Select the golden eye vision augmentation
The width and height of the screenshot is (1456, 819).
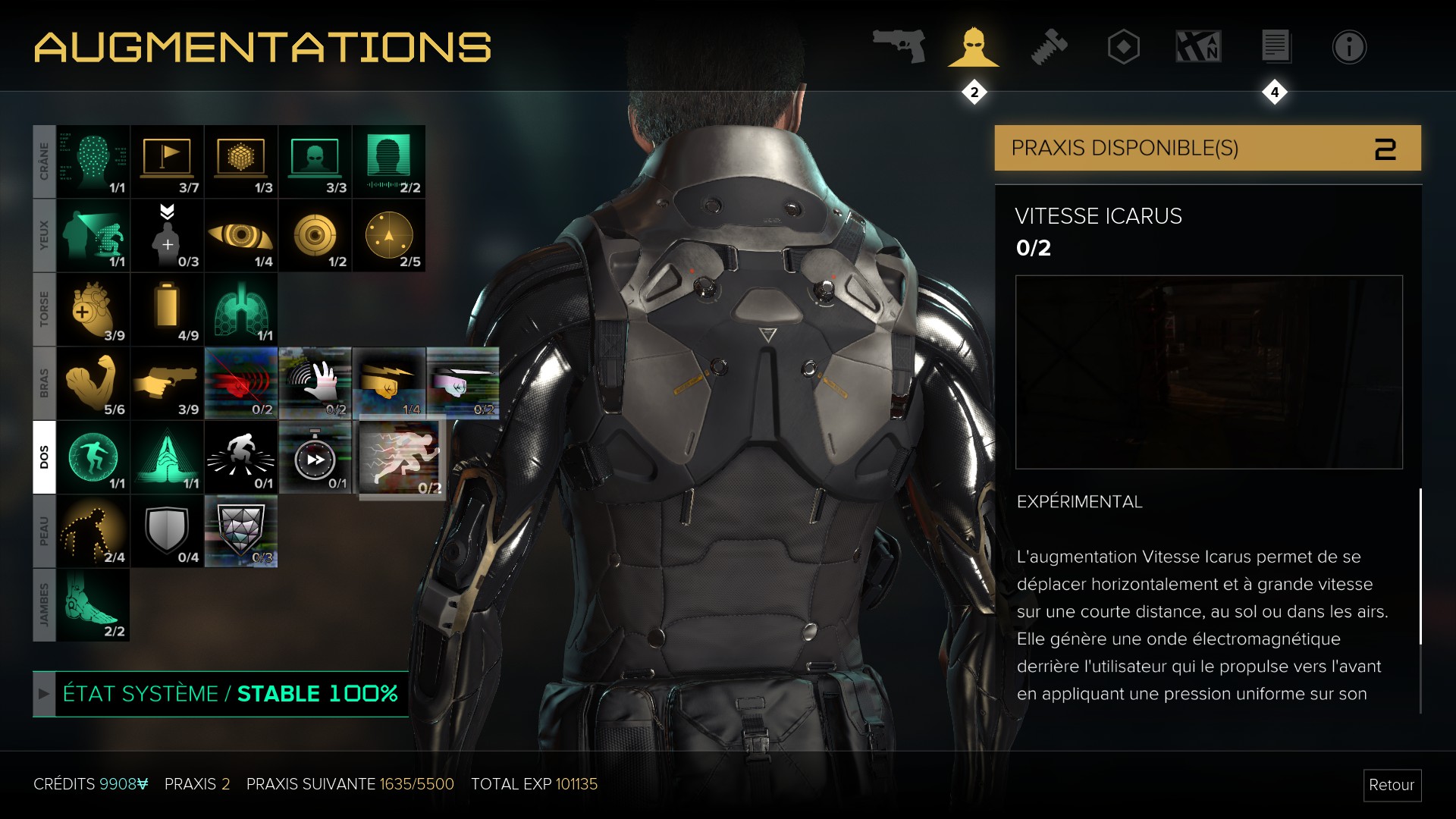pyautogui.click(x=241, y=236)
